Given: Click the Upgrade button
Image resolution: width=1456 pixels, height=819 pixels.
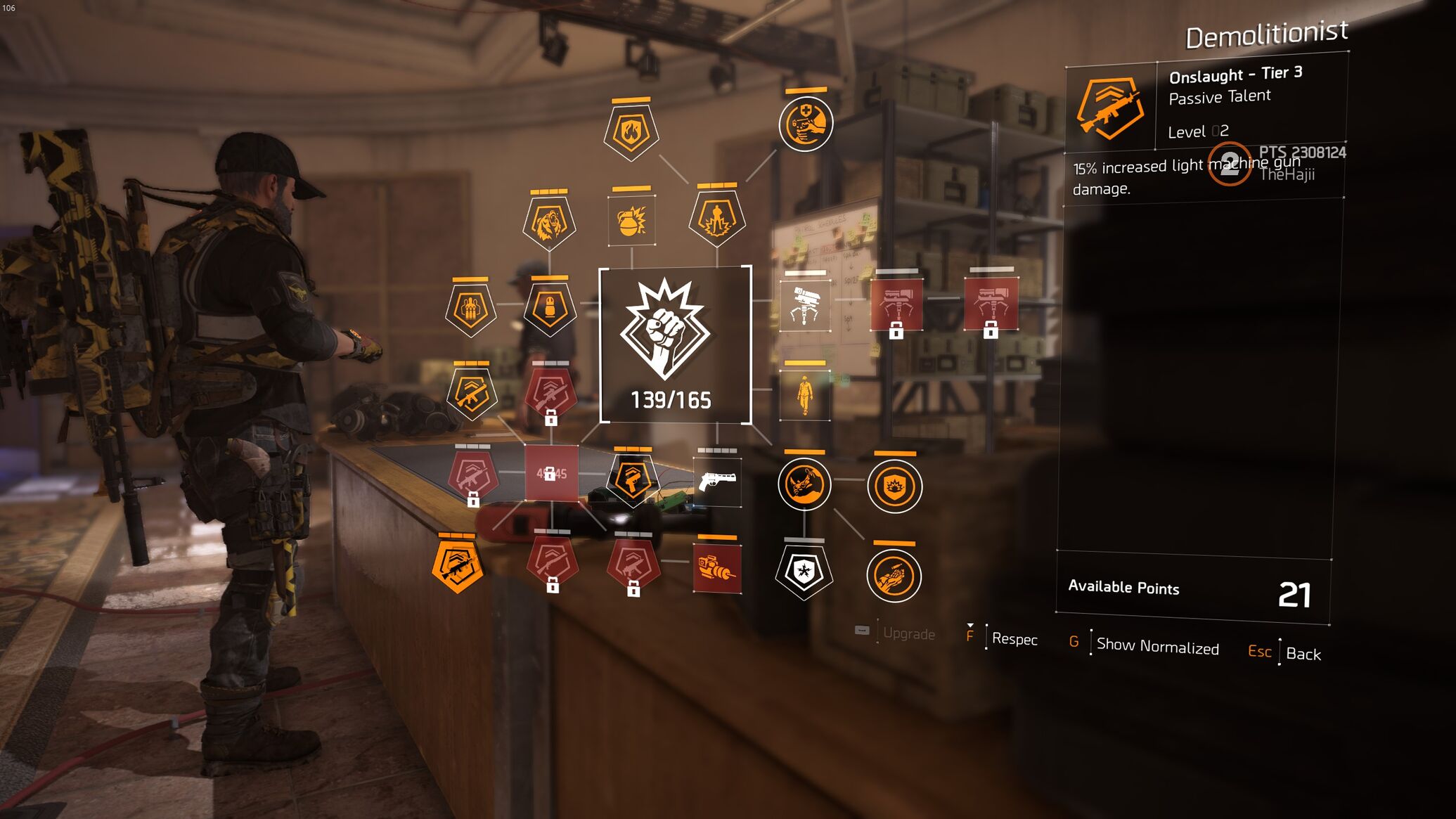Looking at the screenshot, I should tap(908, 633).
